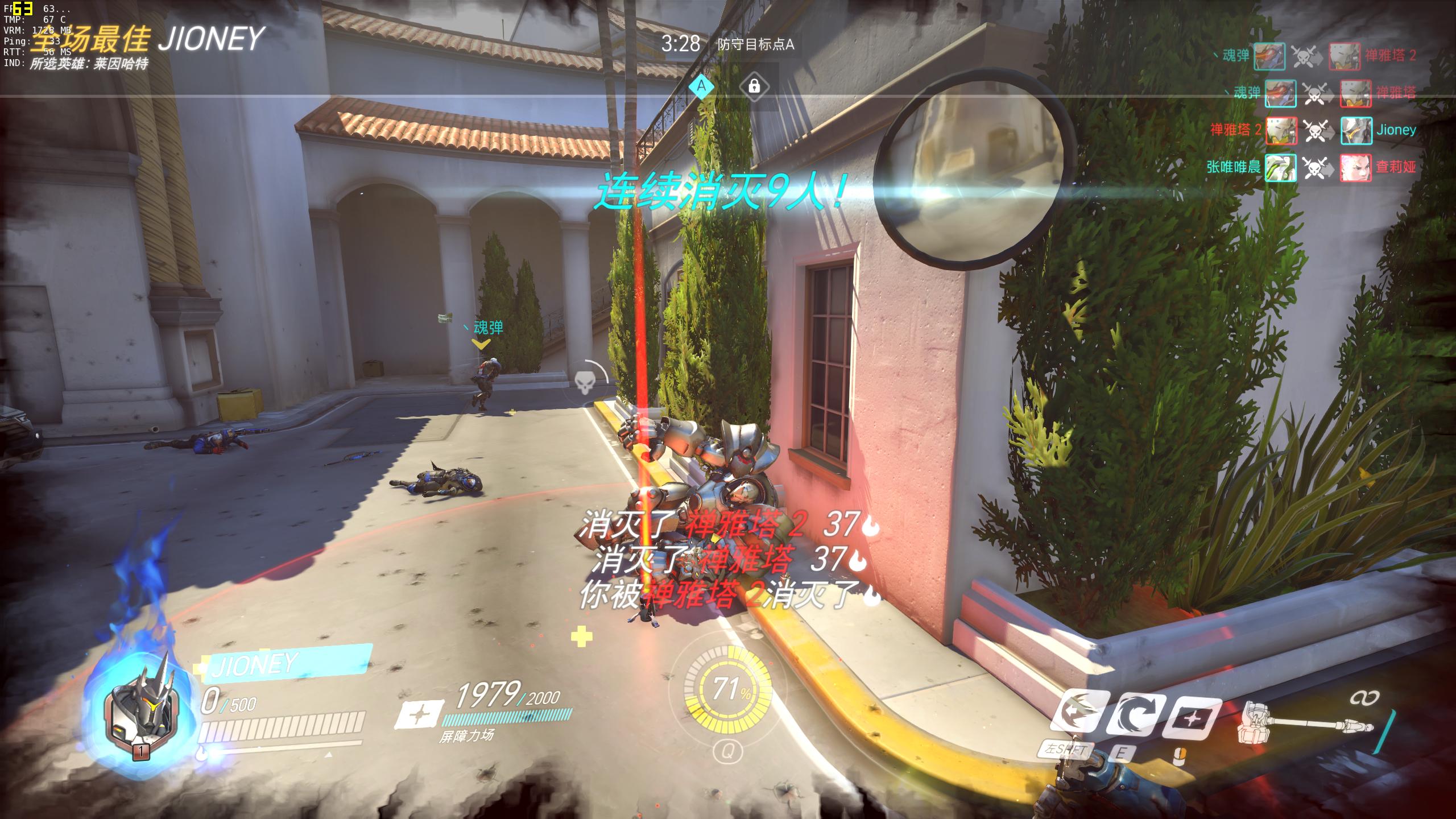
Task: Click the 查莉娅 portrait in the kill feed
Action: [1356, 167]
